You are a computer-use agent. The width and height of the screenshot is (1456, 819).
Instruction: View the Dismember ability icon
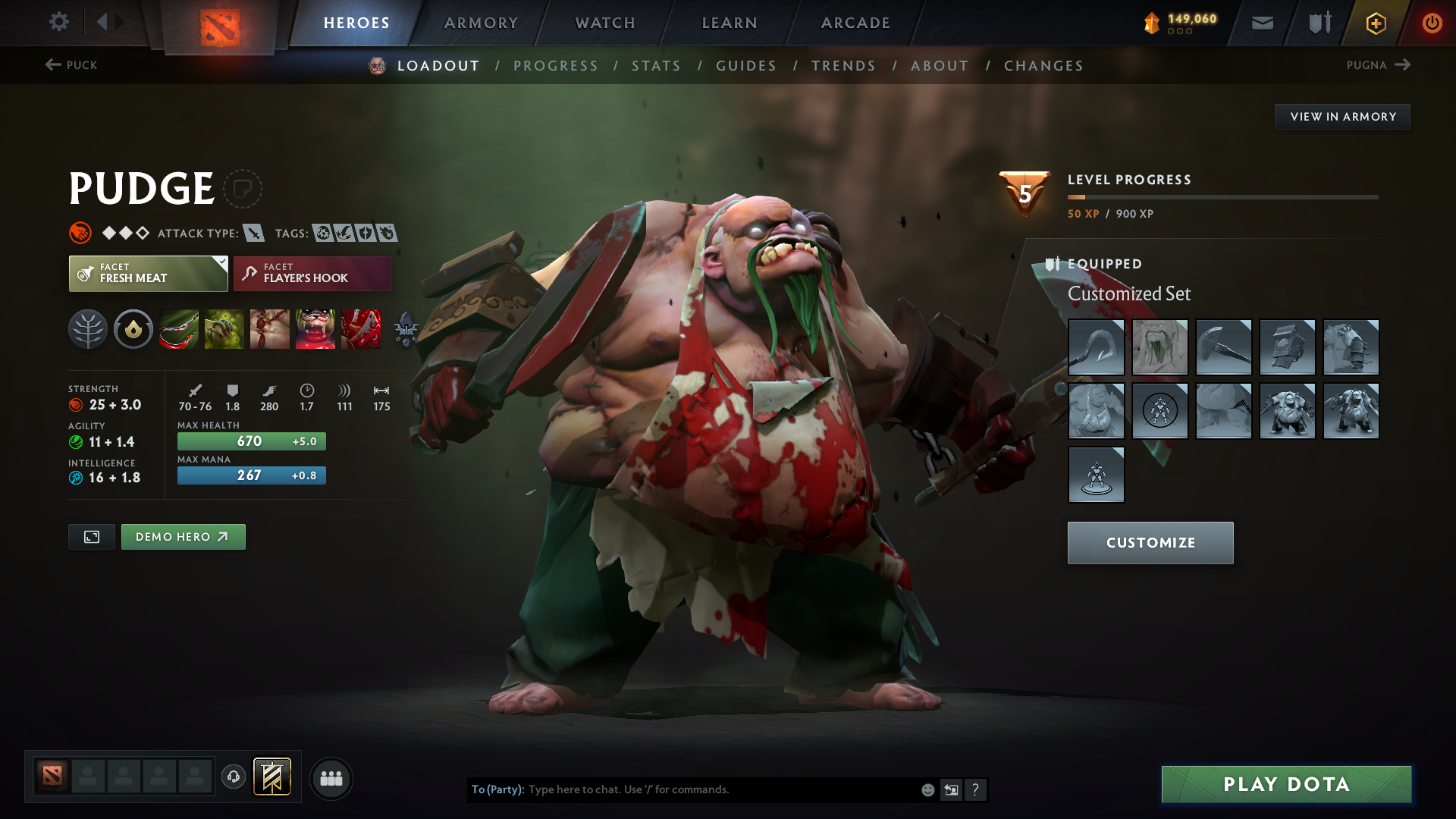[315, 328]
